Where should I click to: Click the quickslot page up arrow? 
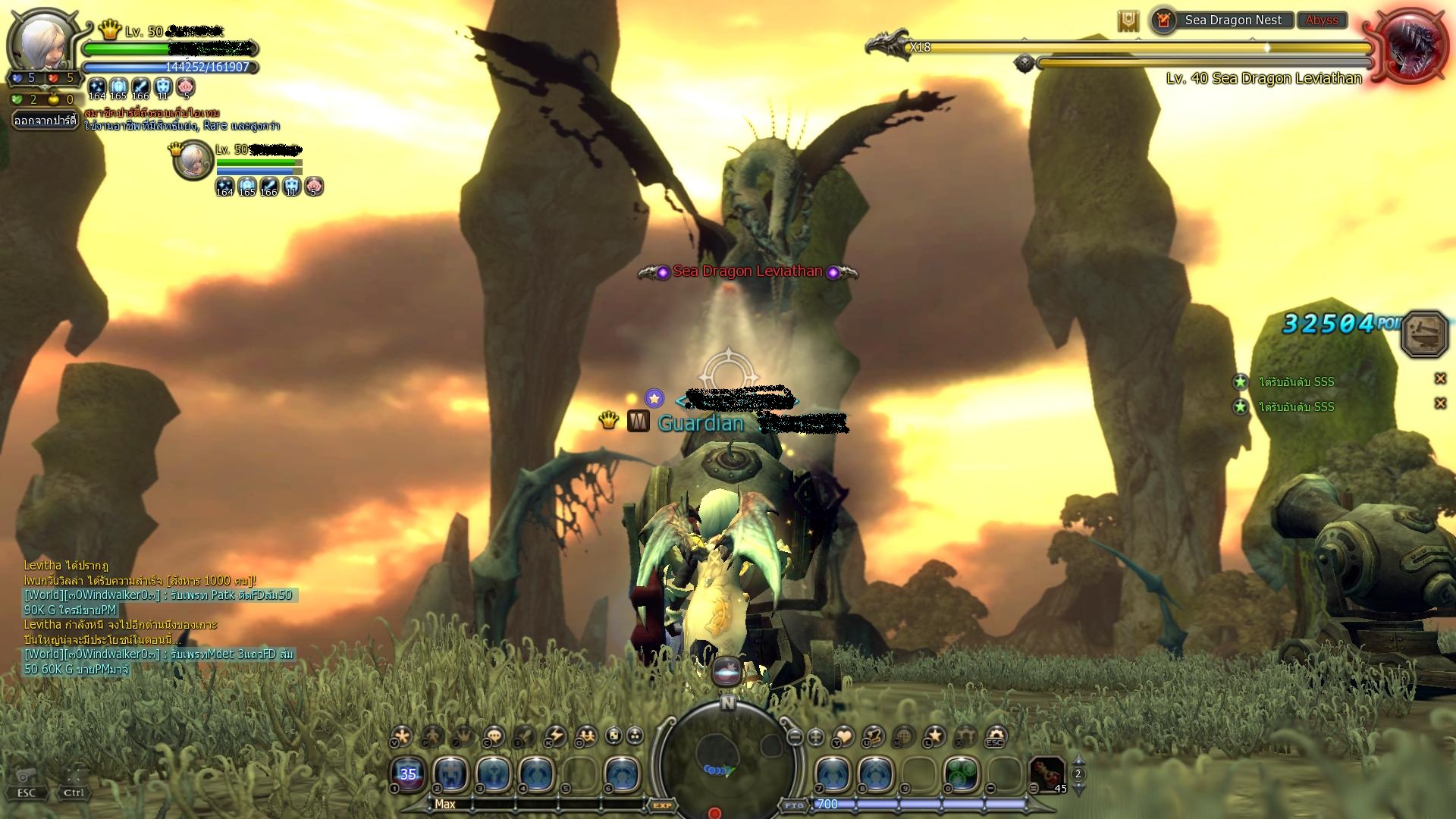pyautogui.click(x=1078, y=761)
